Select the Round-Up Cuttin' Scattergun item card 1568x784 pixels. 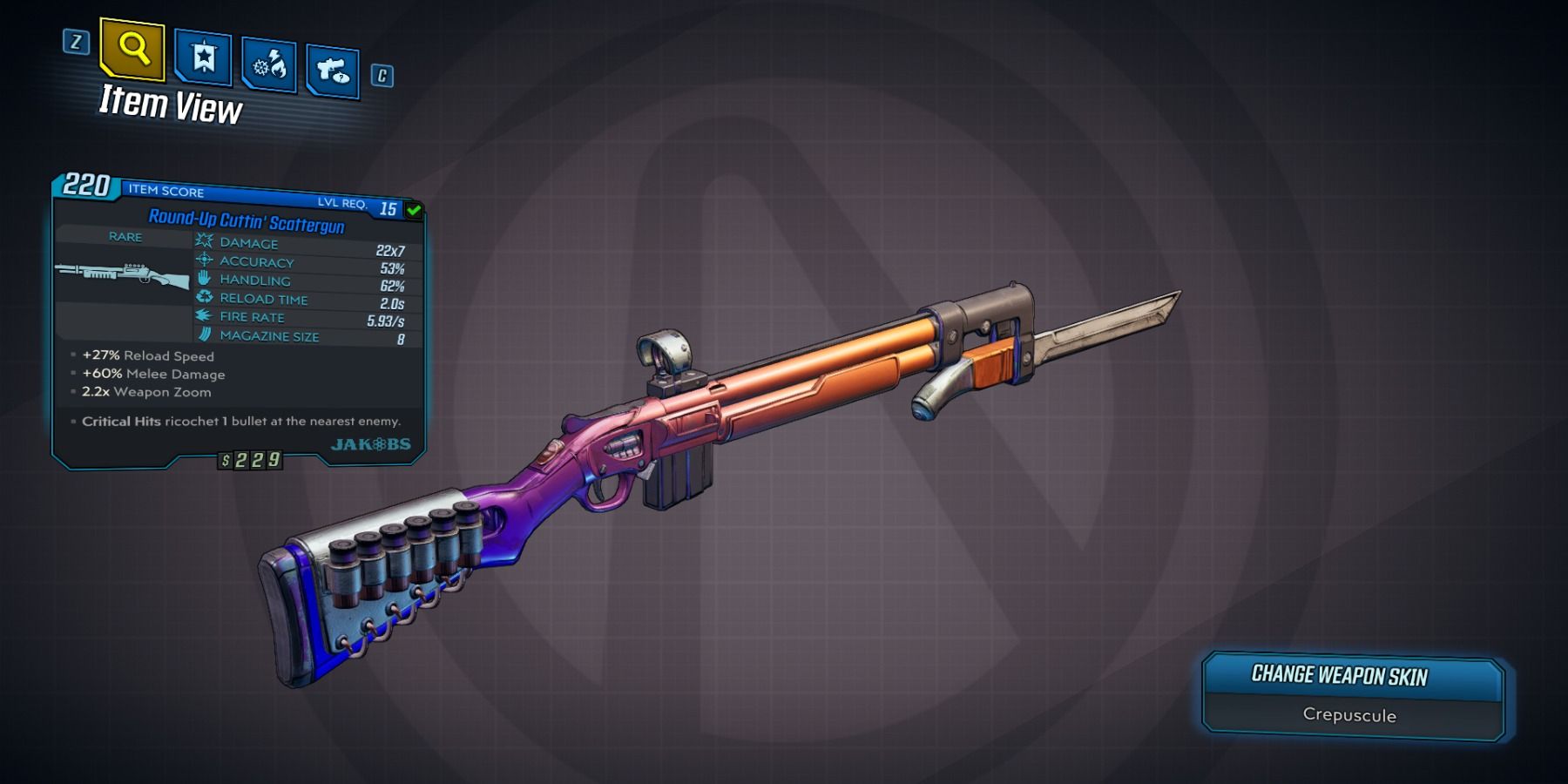pos(238,321)
